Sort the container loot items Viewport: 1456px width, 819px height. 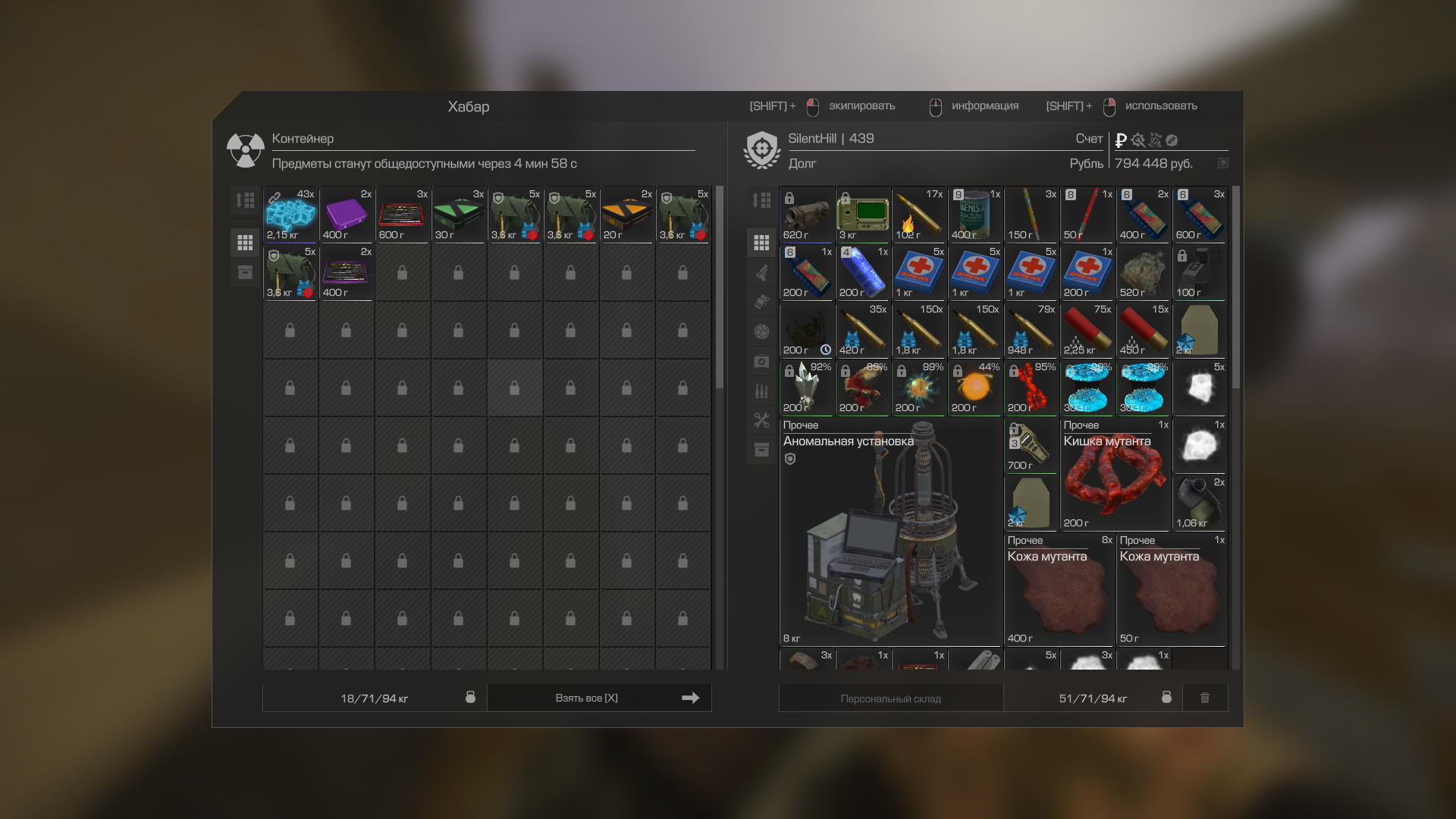click(245, 200)
